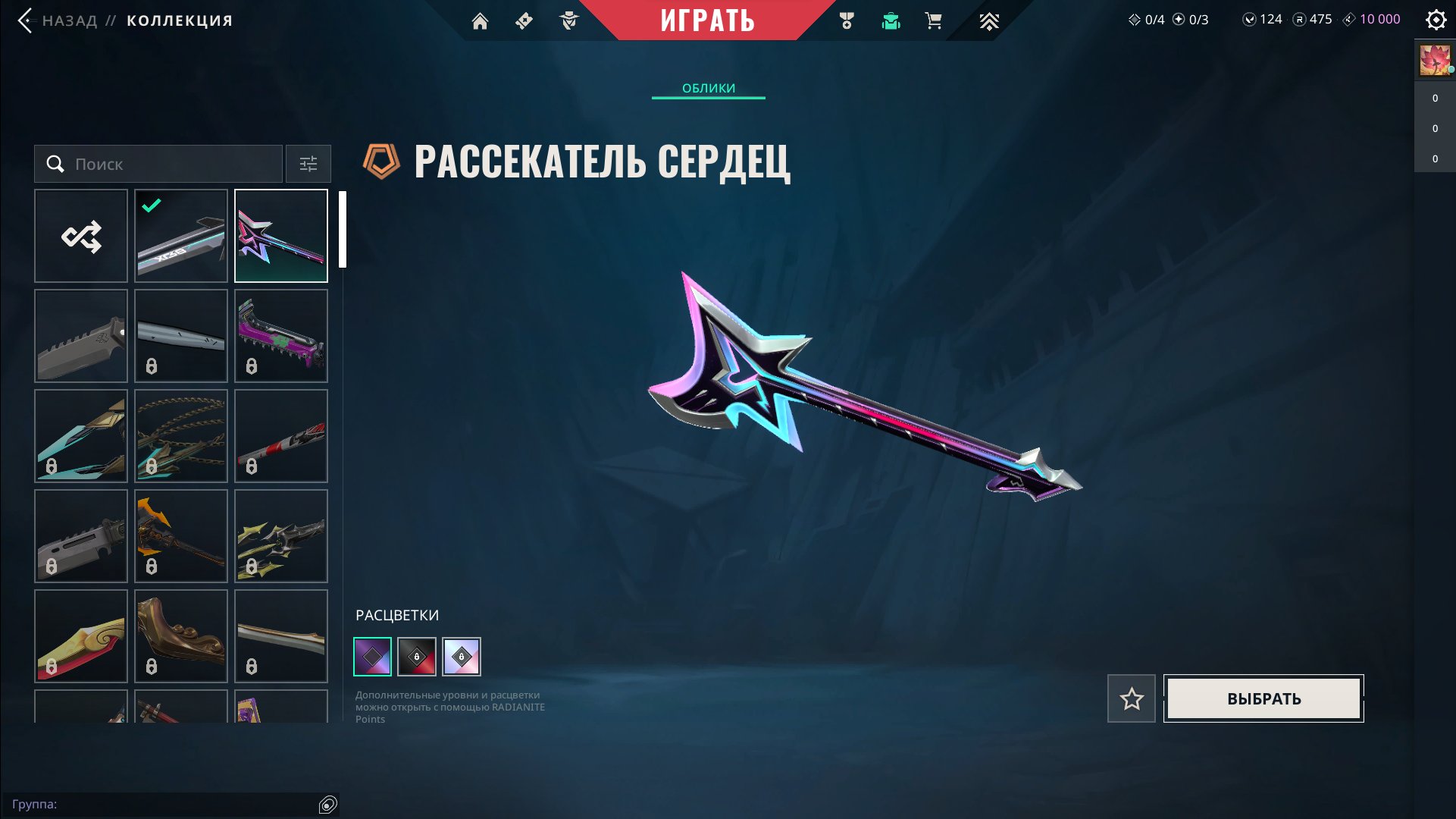Click the collection backpack icon
1456x819 pixels.
(x=891, y=20)
